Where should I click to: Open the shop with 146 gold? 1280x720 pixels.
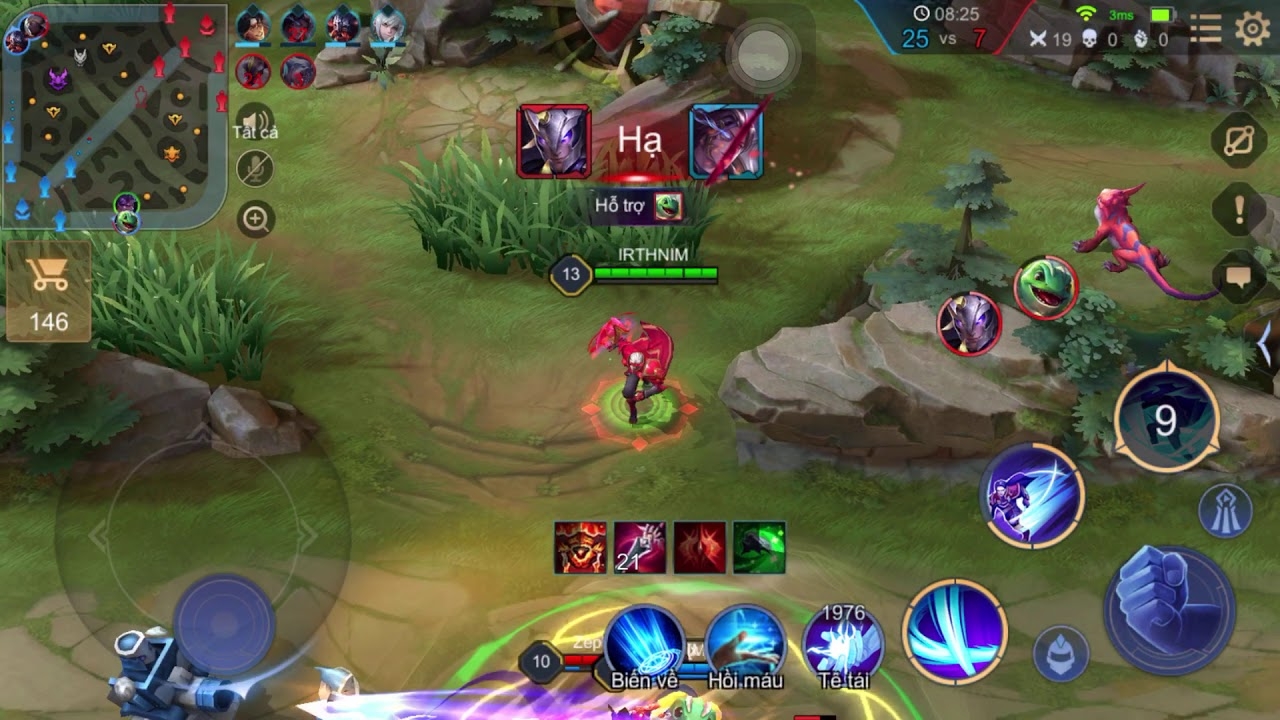click(48, 291)
